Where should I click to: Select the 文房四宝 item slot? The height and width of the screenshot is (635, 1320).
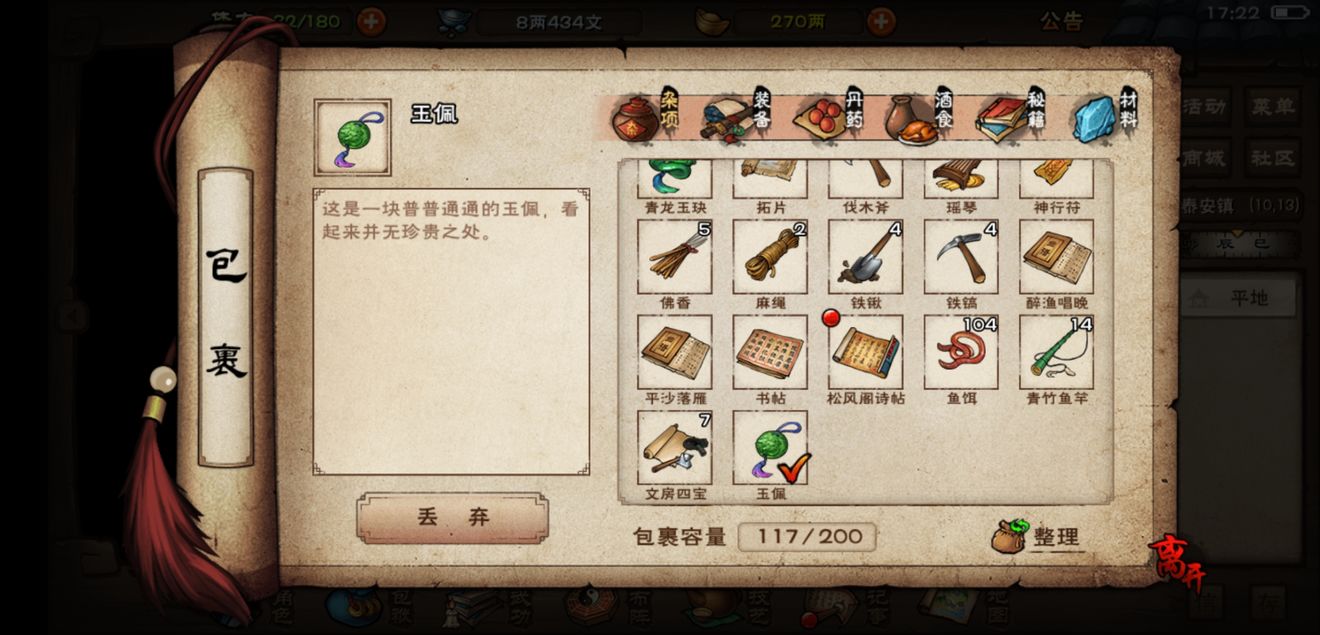[675, 447]
